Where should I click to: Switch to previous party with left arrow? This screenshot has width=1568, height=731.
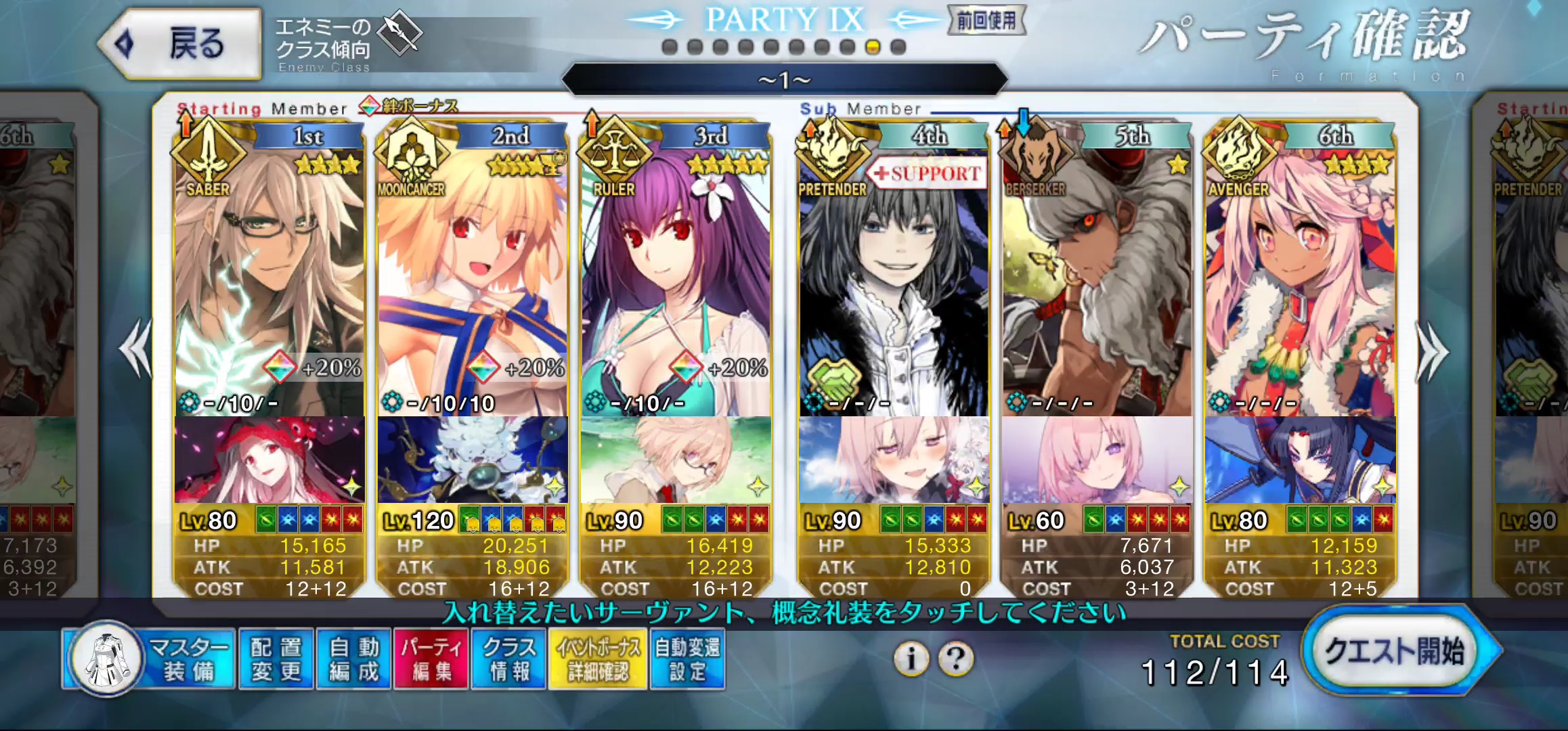(x=135, y=349)
